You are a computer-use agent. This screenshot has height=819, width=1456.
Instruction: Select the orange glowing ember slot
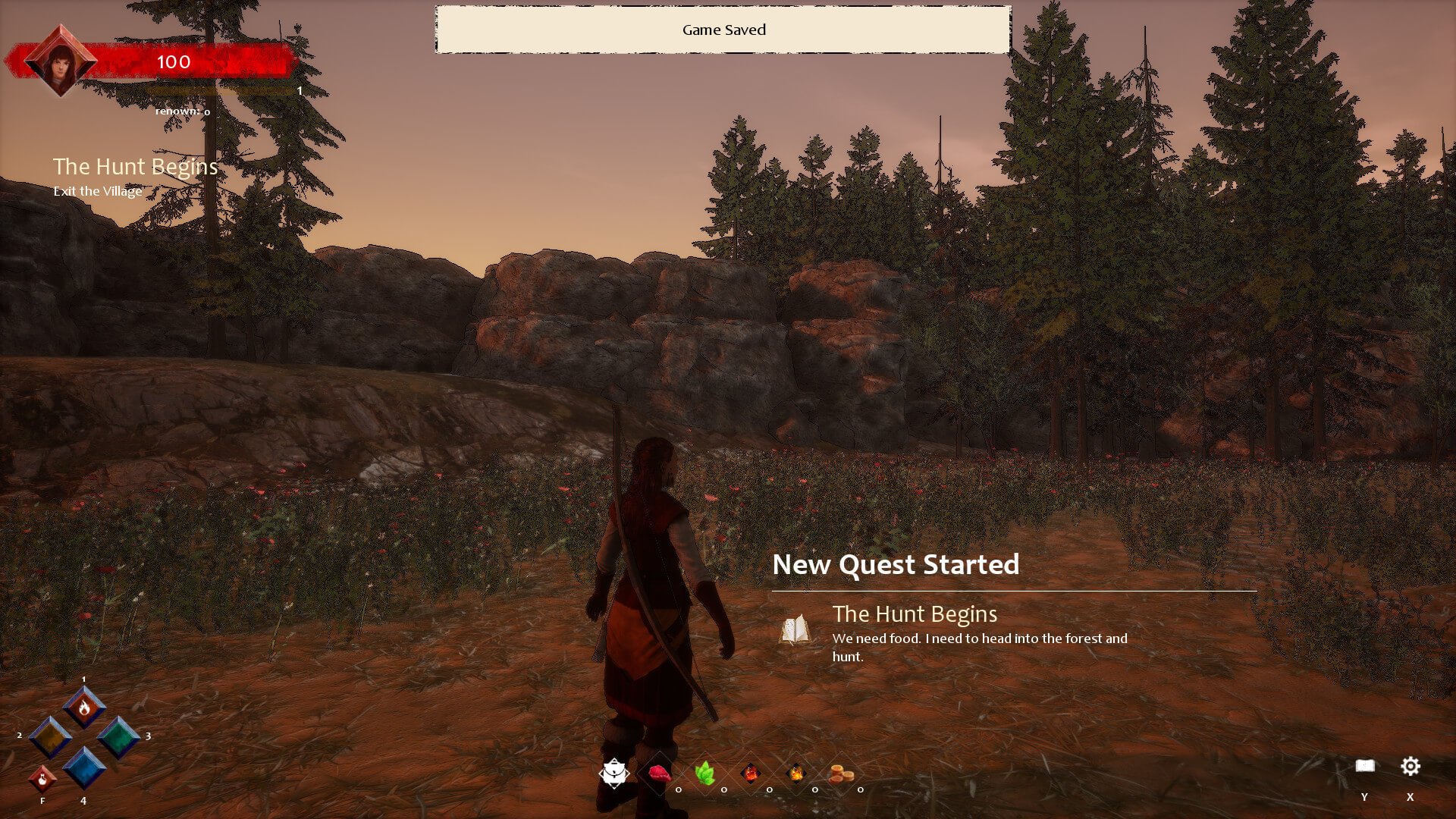[796, 773]
